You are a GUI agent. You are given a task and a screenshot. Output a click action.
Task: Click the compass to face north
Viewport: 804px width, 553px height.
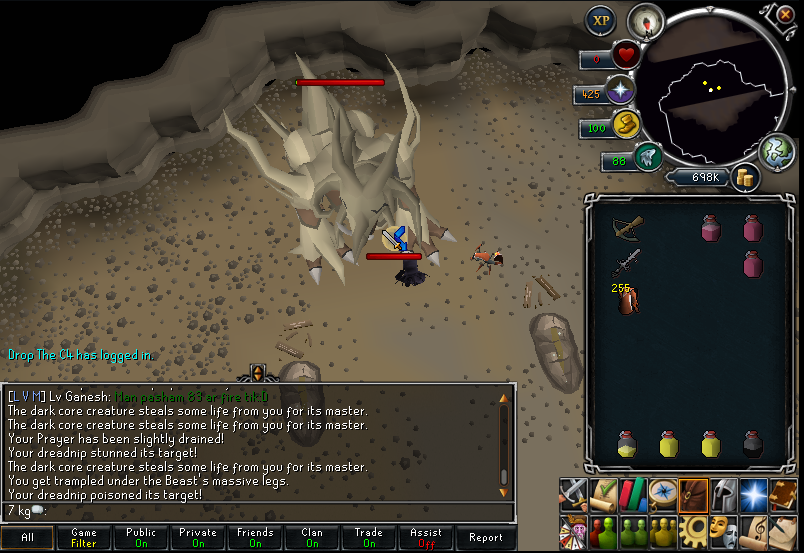(645, 21)
